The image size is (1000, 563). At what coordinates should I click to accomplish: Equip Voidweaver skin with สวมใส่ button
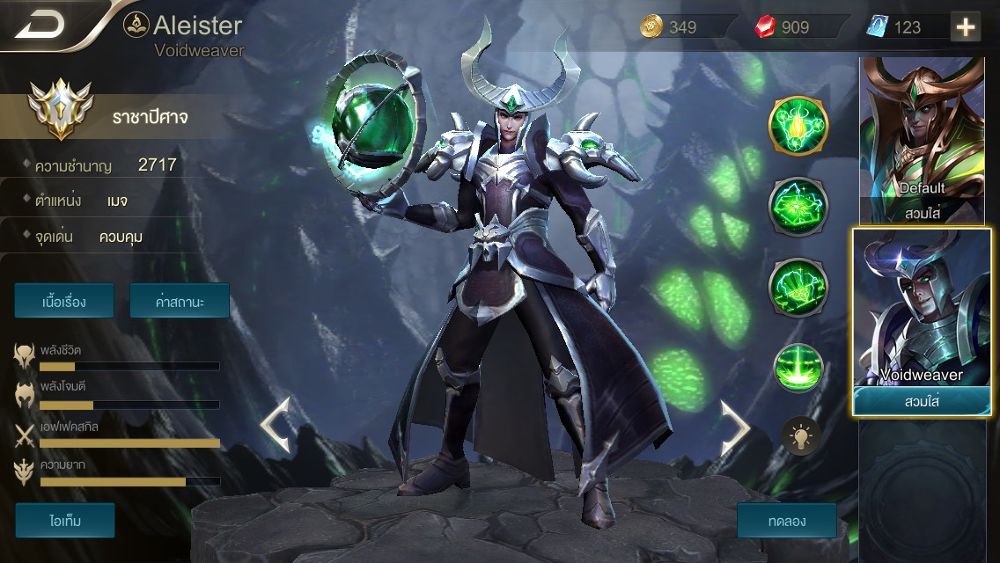coord(921,401)
